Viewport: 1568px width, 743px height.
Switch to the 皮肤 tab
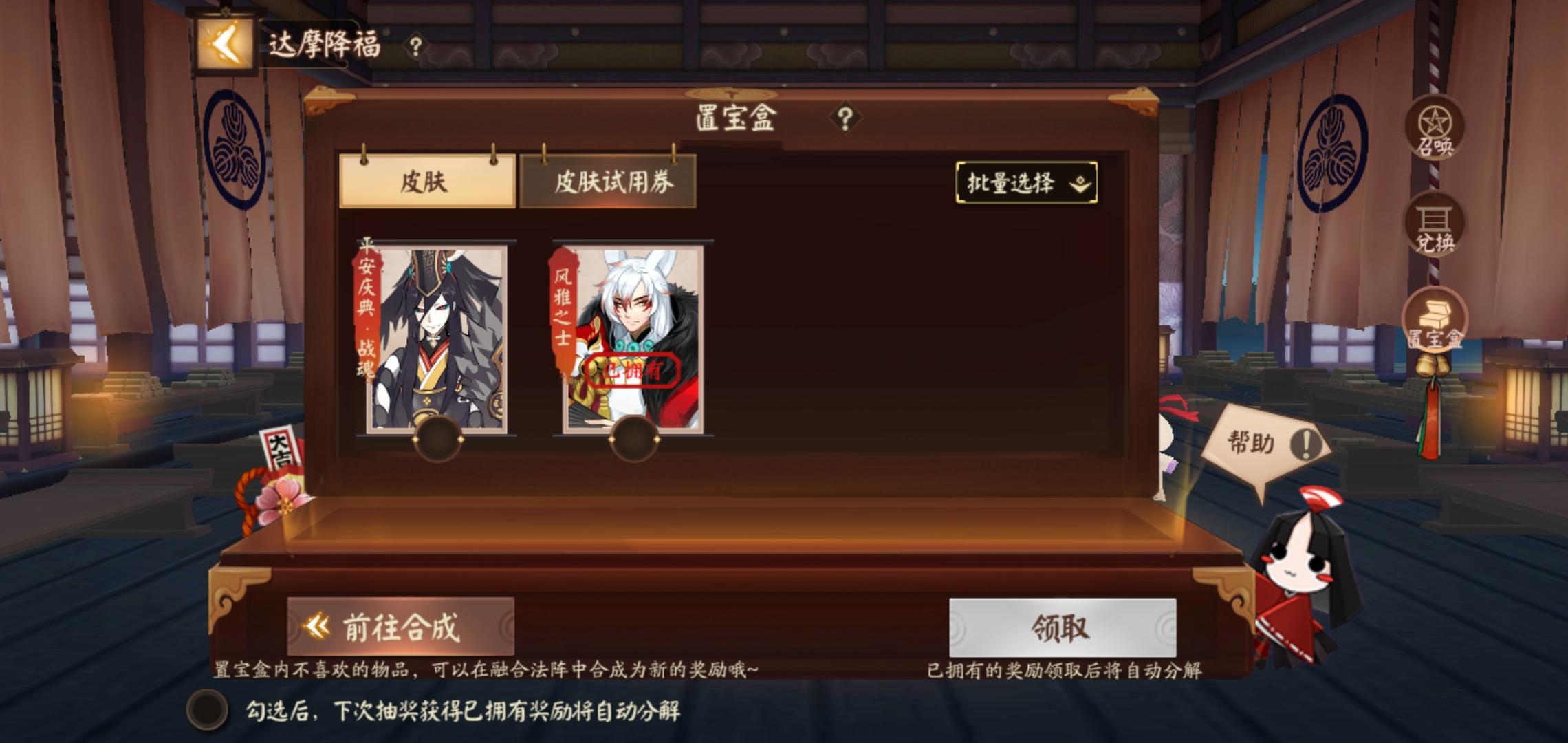[x=427, y=183]
